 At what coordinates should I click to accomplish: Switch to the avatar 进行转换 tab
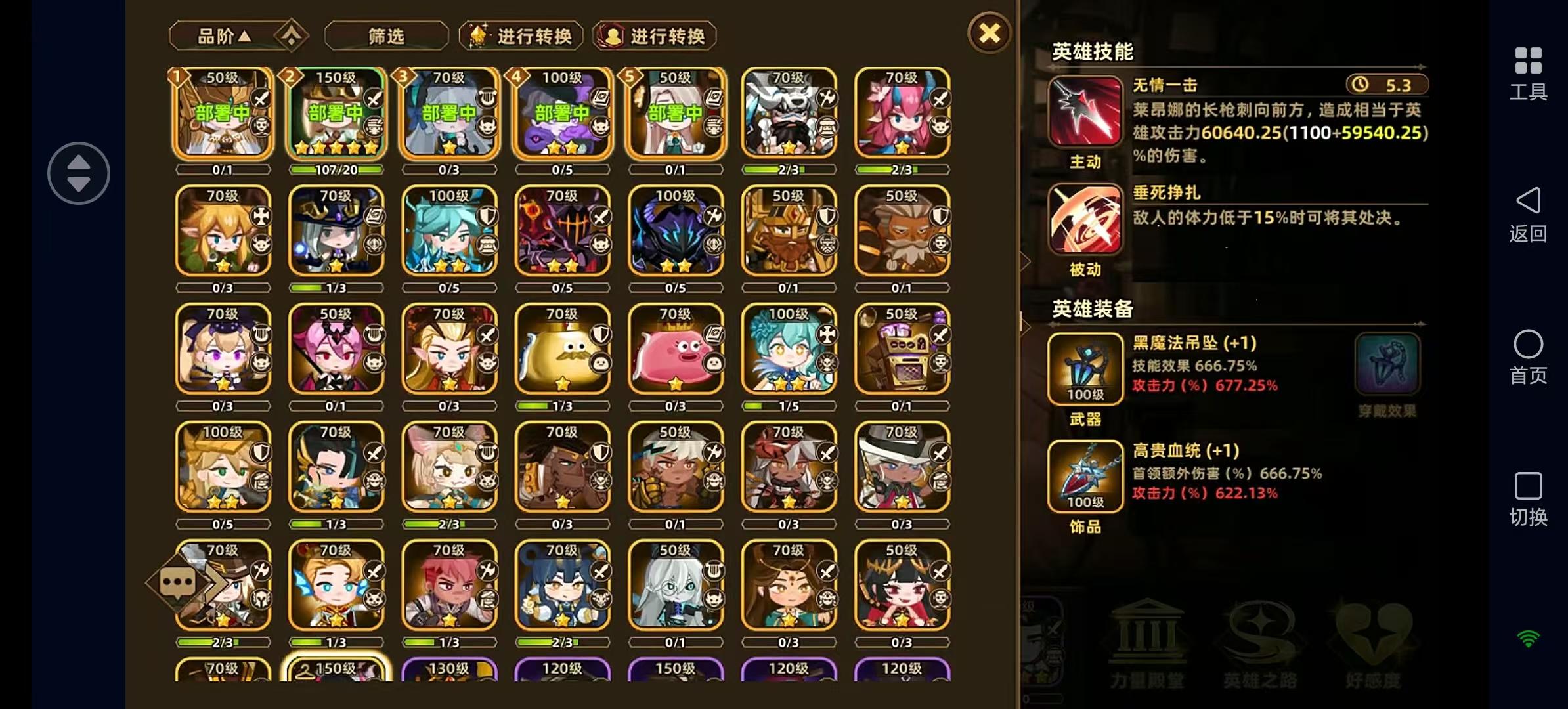[x=653, y=36]
